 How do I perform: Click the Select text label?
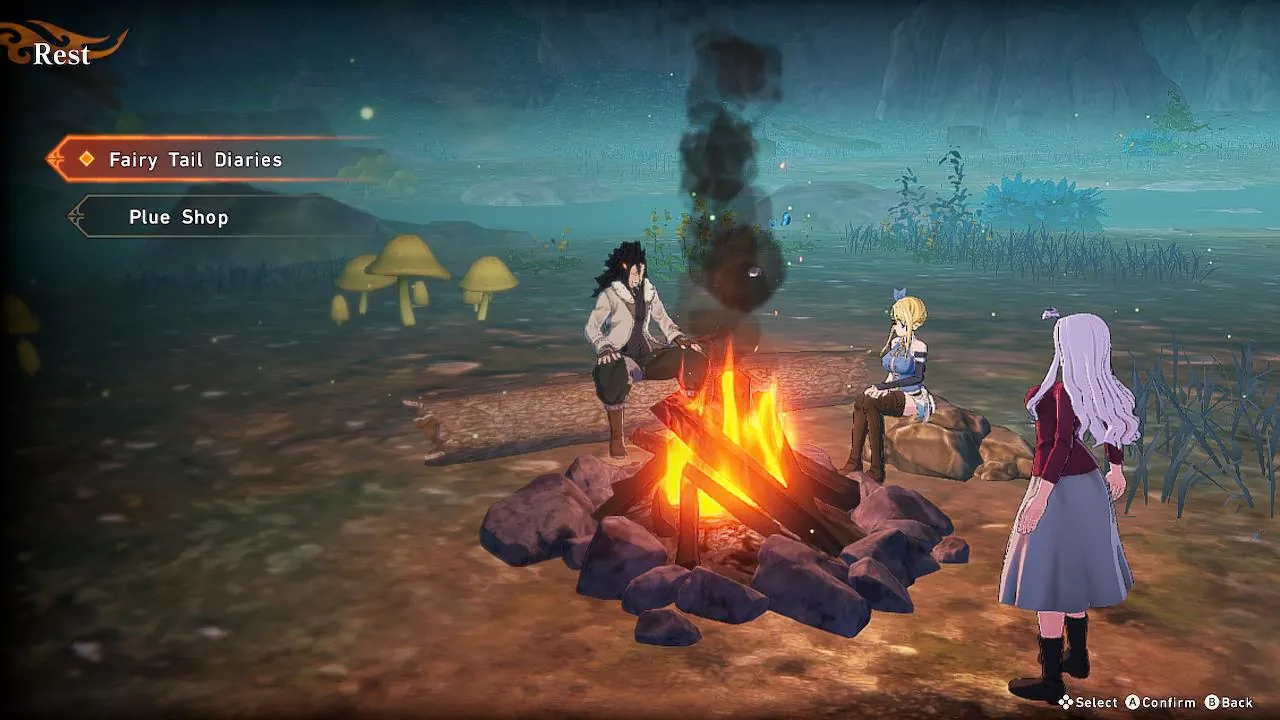pos(1096,703)
